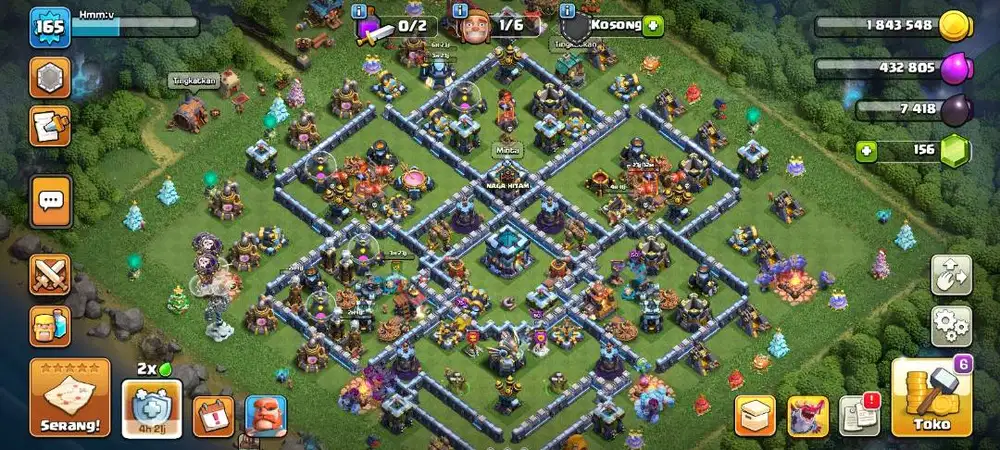Open the gray hexagon clan badge button
Viewport: 1000px width, 450px height.
coord(49,77)
